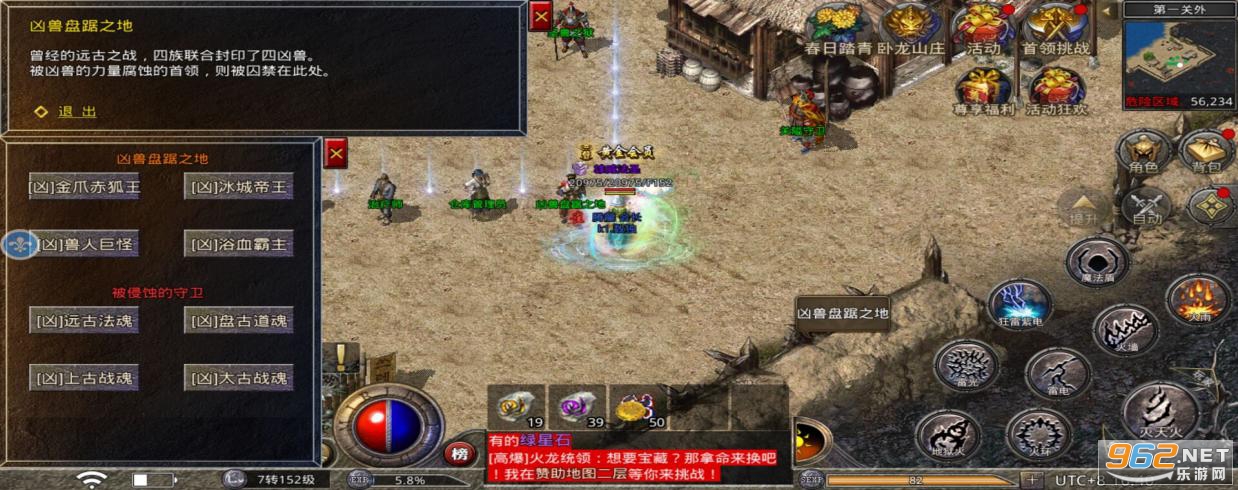Select boss [凶]金爪赤狐王
1238x490 pixels.
pyautogui.click(x=84, y=187)
